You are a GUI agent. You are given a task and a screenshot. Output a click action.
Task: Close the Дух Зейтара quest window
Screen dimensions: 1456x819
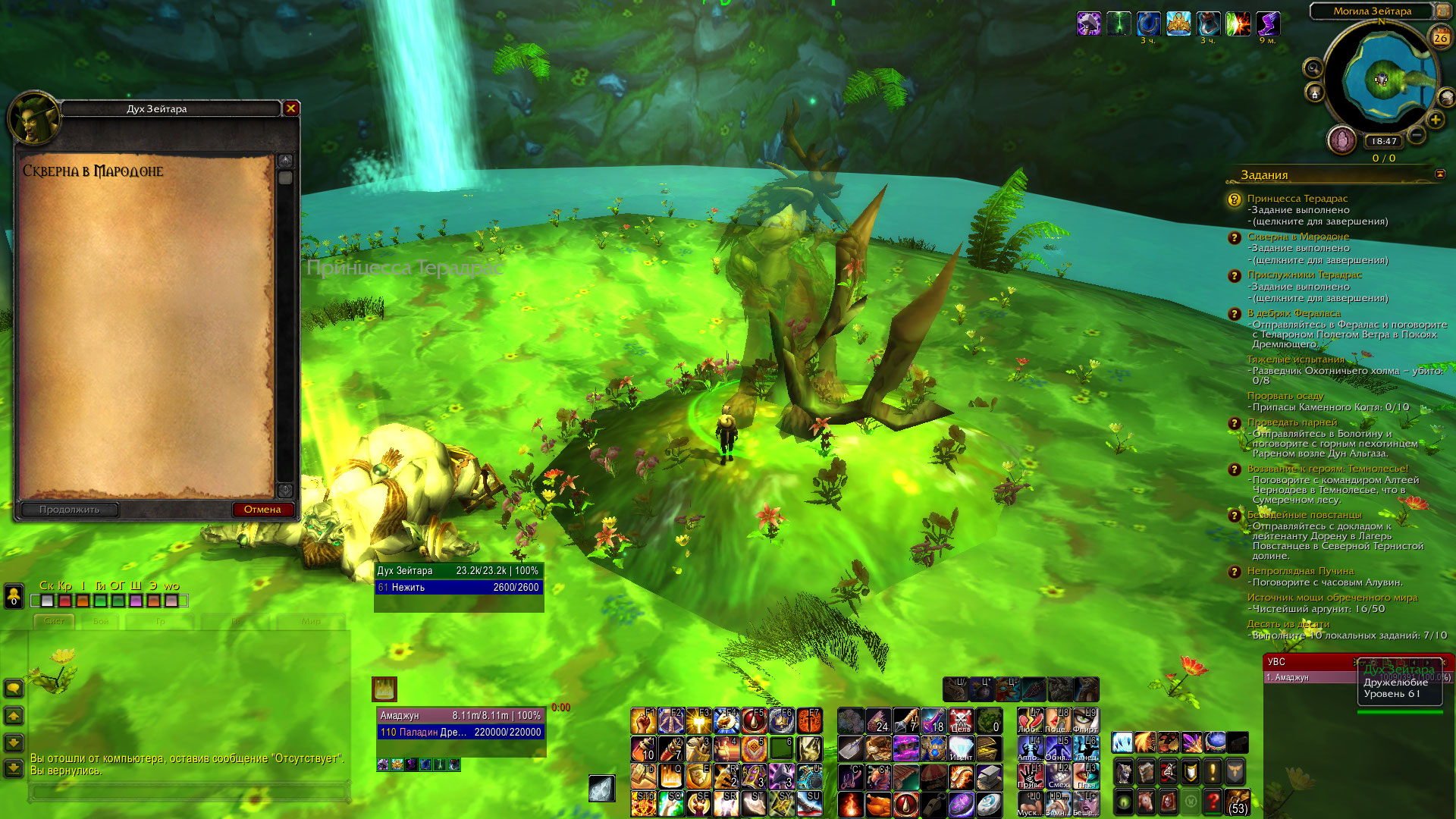coord(290,108)
